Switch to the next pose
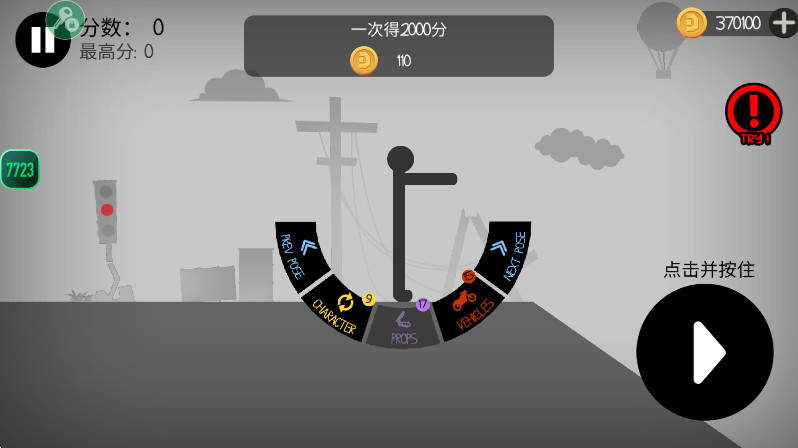The image size is (798, 448). (x=506, y=253)
